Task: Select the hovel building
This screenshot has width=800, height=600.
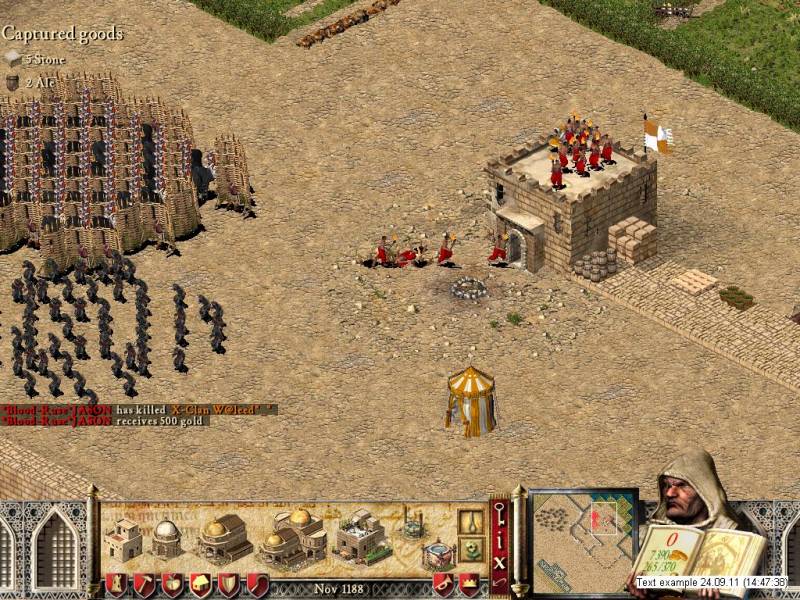Action: point(125,539)
